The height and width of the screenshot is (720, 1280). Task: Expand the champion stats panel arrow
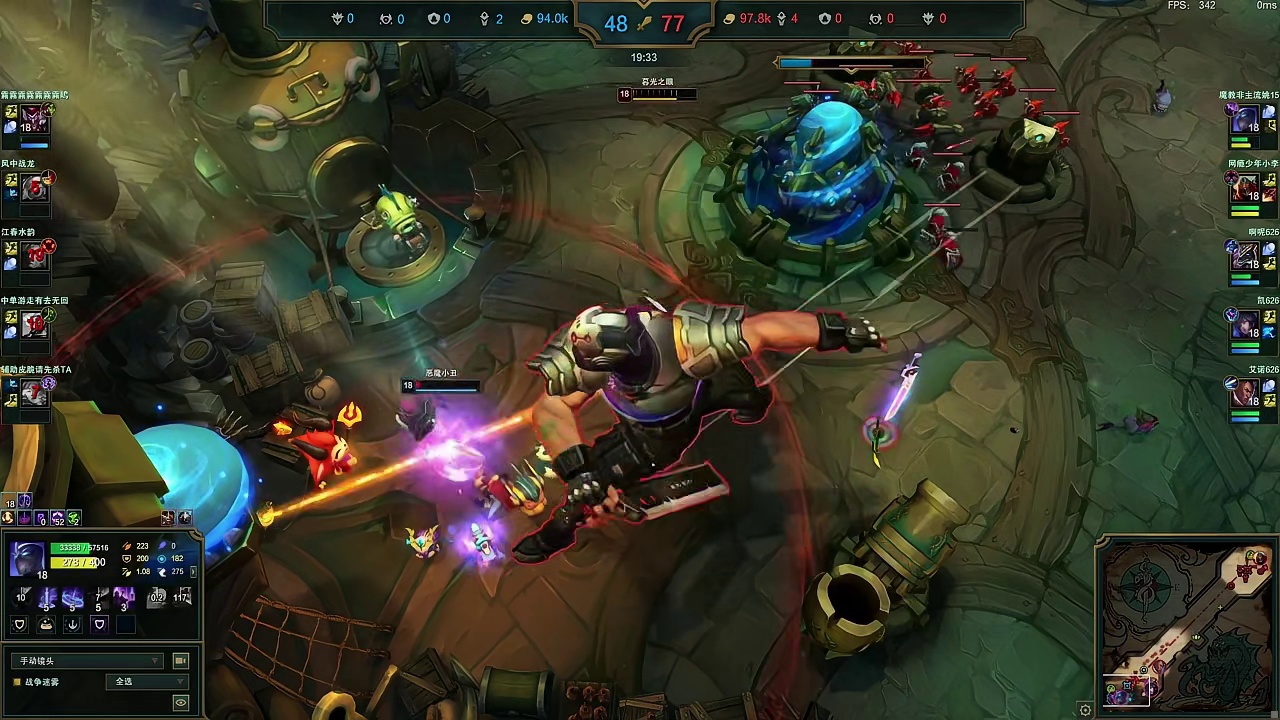[194, 572]
